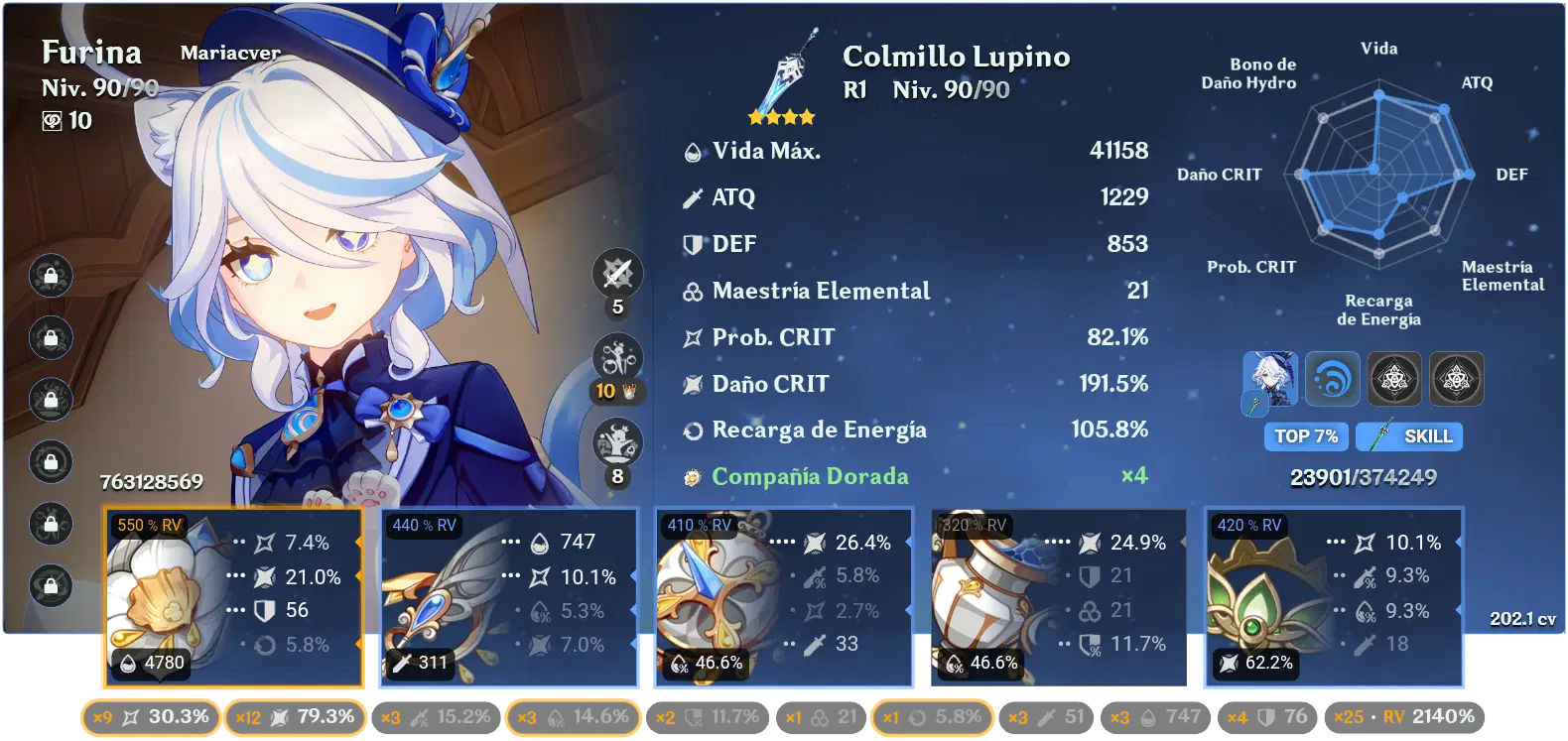Click the Recarga de Energía stat icon

tap(693, 431)
